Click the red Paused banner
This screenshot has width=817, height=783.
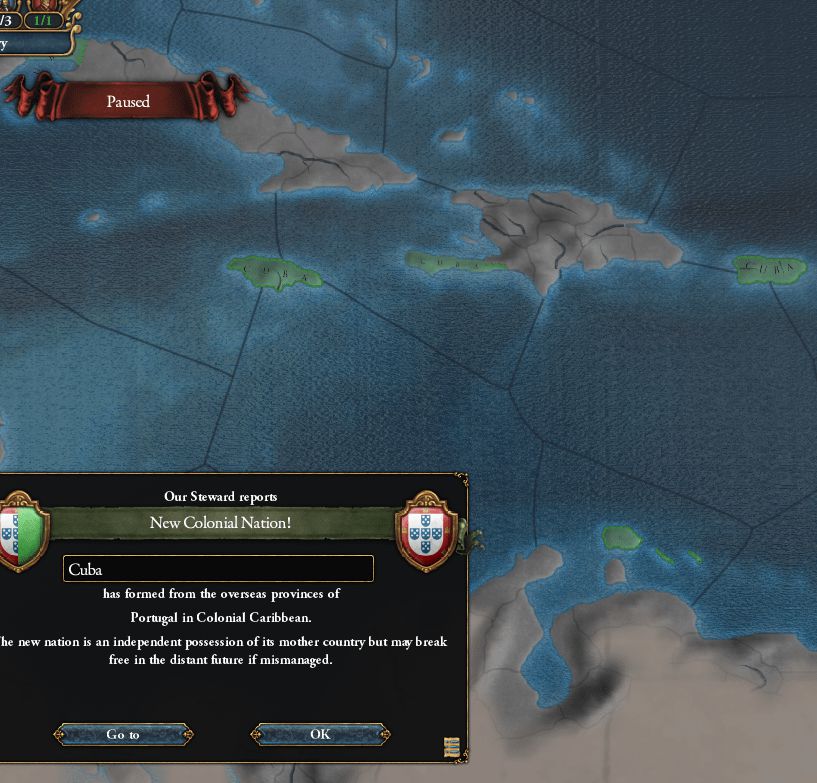tap(128, 101)
